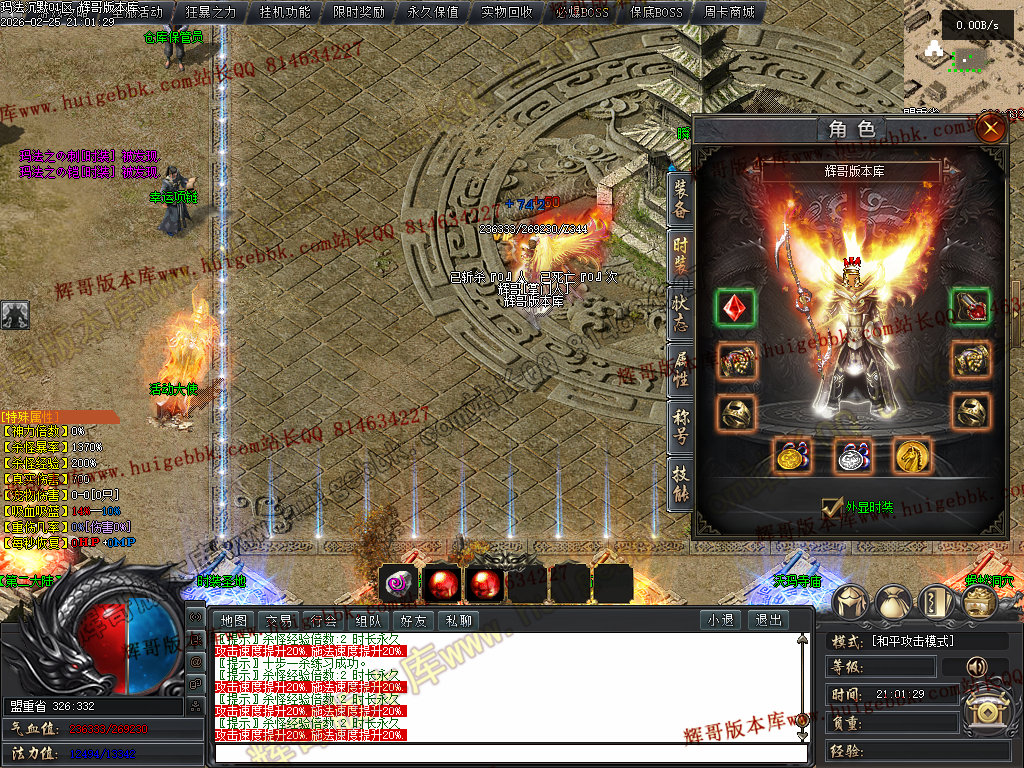
Task: Open the 狂暴之力 top menu
Action: coord(211,13)
